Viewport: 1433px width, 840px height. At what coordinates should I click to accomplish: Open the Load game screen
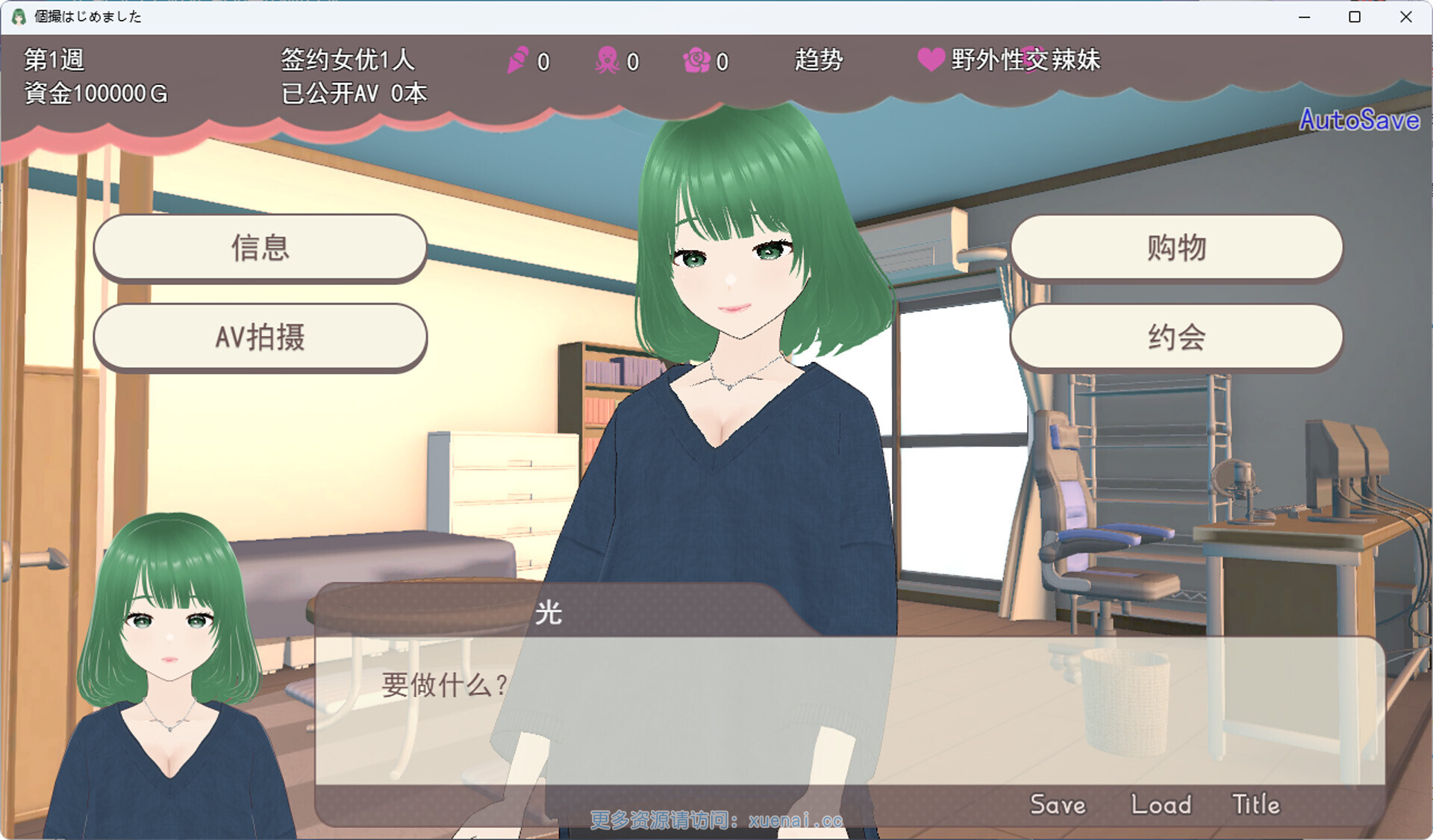1161,804
